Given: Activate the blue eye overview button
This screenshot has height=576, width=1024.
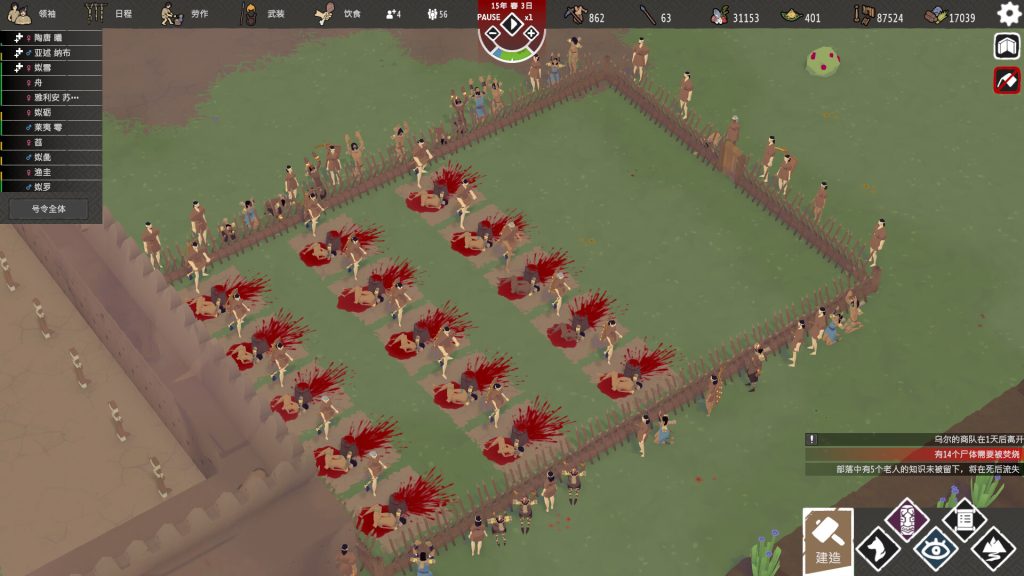Looking at the screenshot, I should 936,547.
